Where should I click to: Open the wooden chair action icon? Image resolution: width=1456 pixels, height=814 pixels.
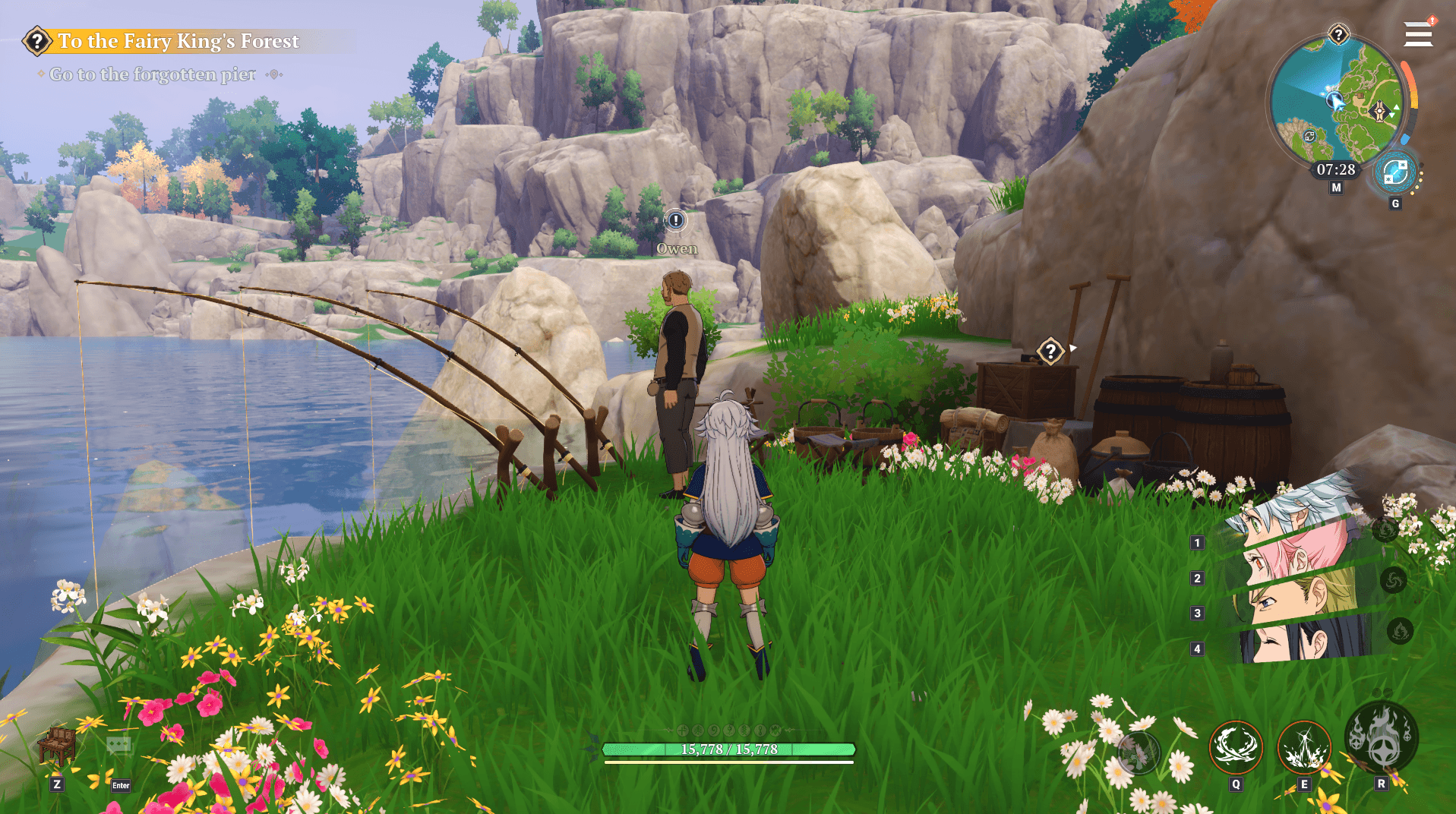(x=57, y=746)
